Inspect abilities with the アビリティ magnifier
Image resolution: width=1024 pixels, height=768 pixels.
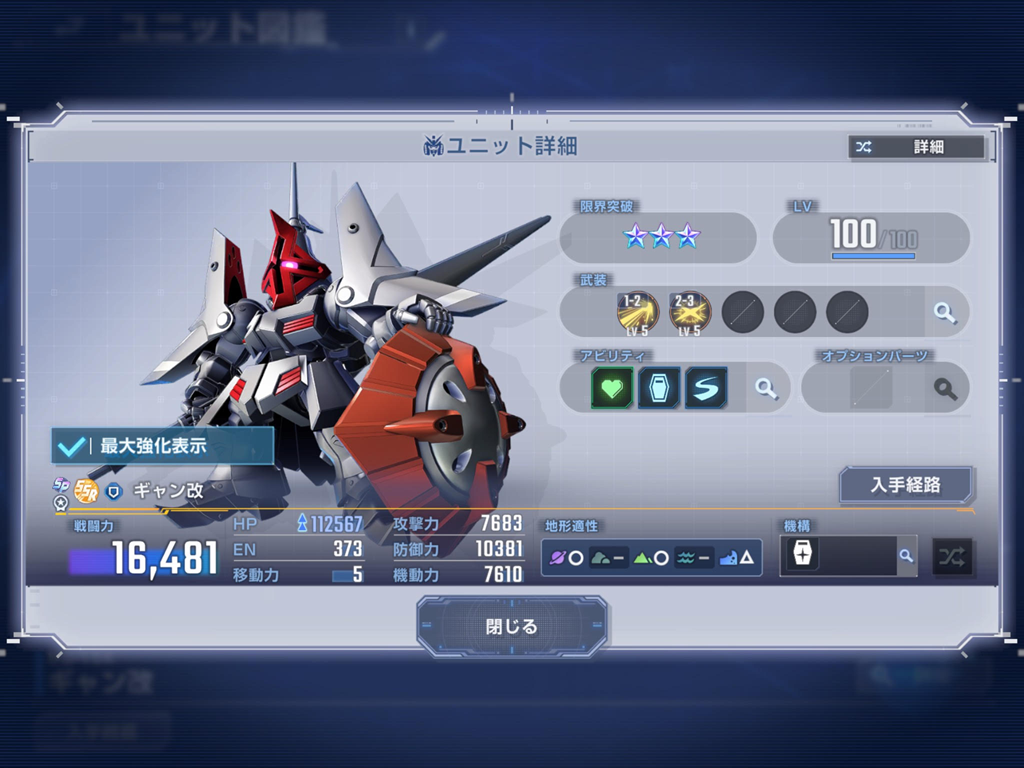coord(766,388)
